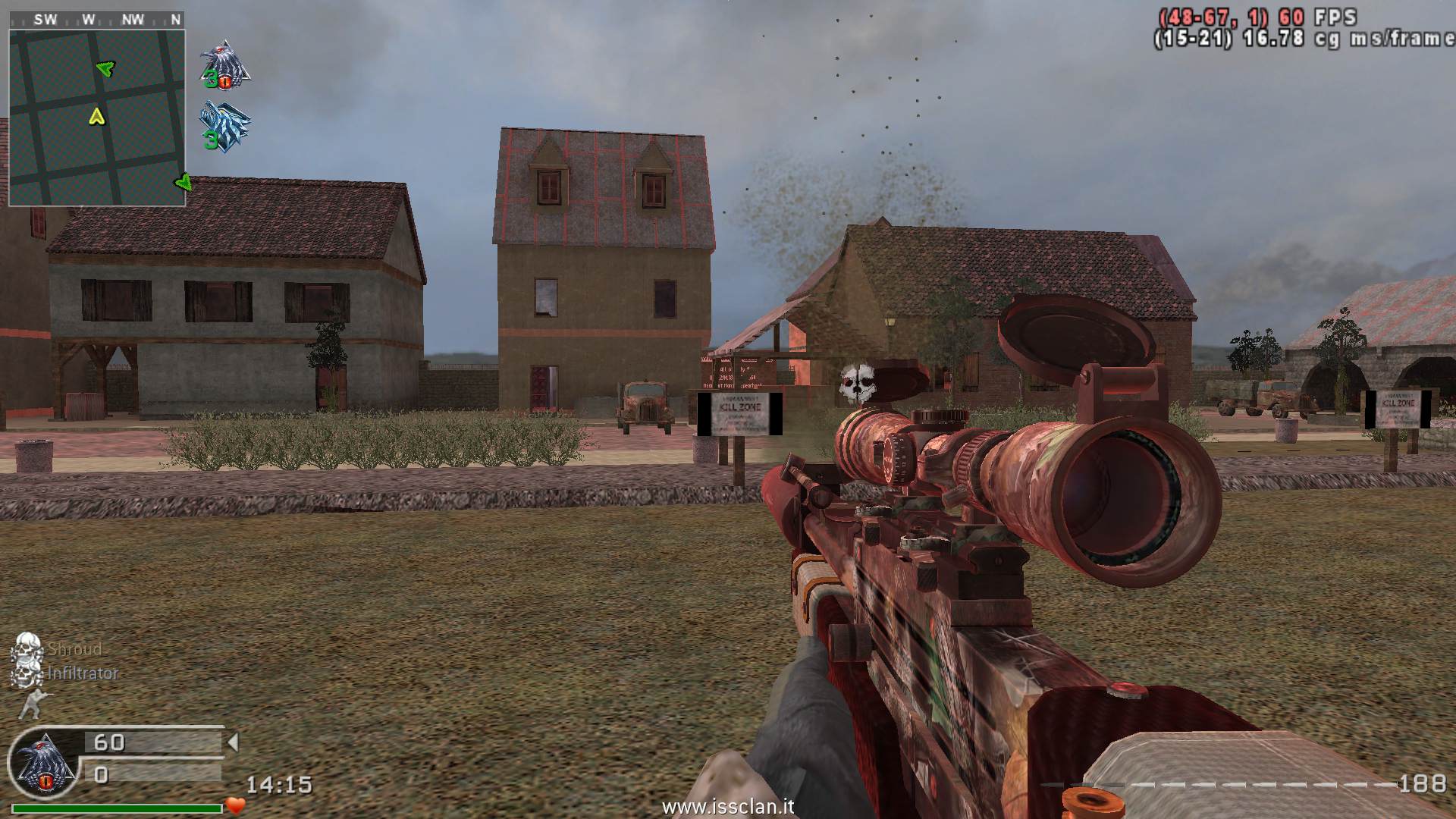Image resolution: width=1456 pixels, height=819 pixels.
Task: Click the Infiltrator perk skull icon
Action: [27, 673]
